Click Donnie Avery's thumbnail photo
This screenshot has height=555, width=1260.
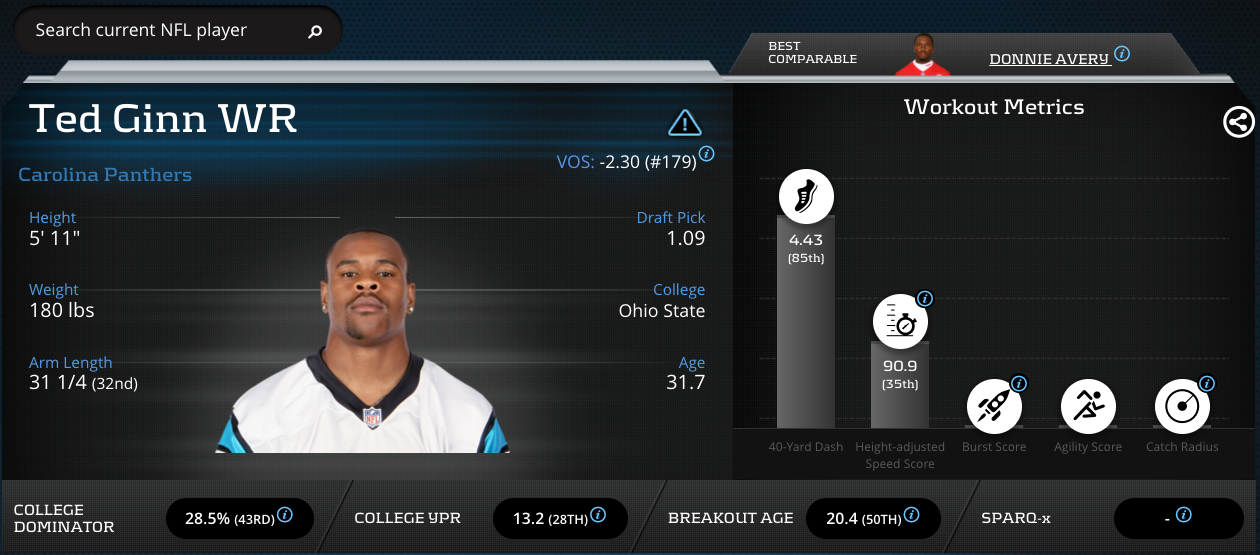pyautogui.click(x=921, y=55)
